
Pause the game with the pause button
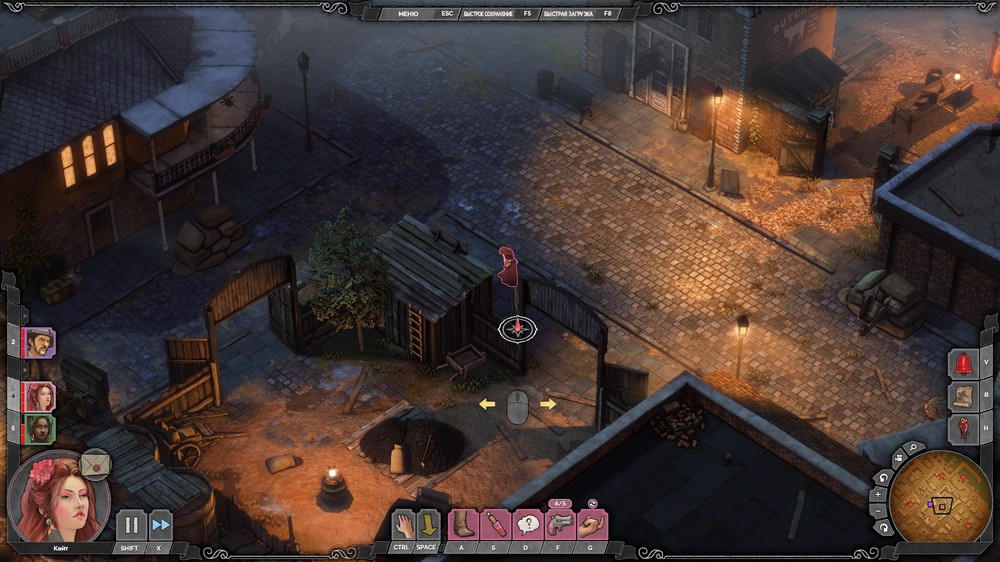pos(131,525)
